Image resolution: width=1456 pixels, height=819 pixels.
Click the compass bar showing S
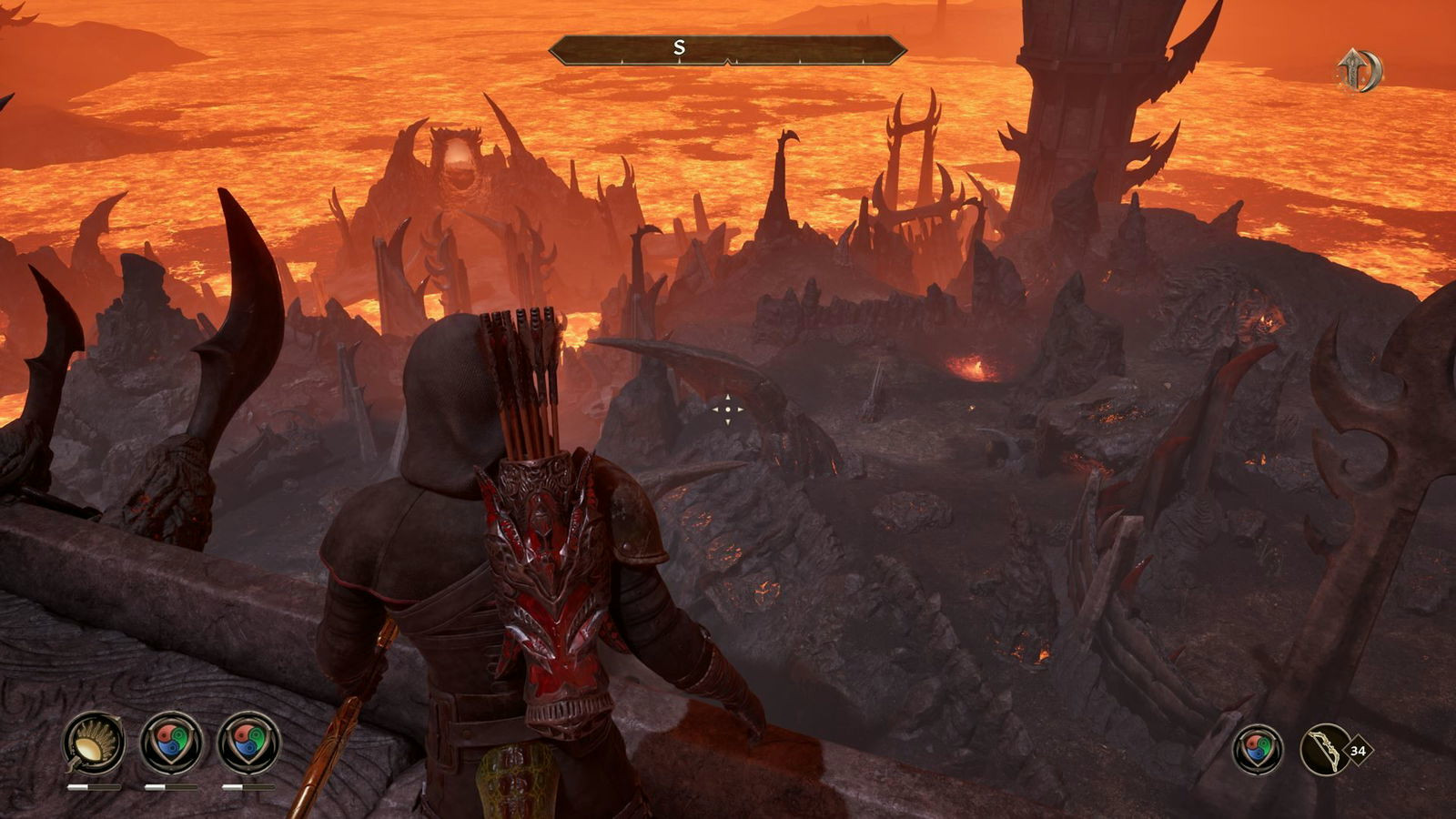pos(727,49)
